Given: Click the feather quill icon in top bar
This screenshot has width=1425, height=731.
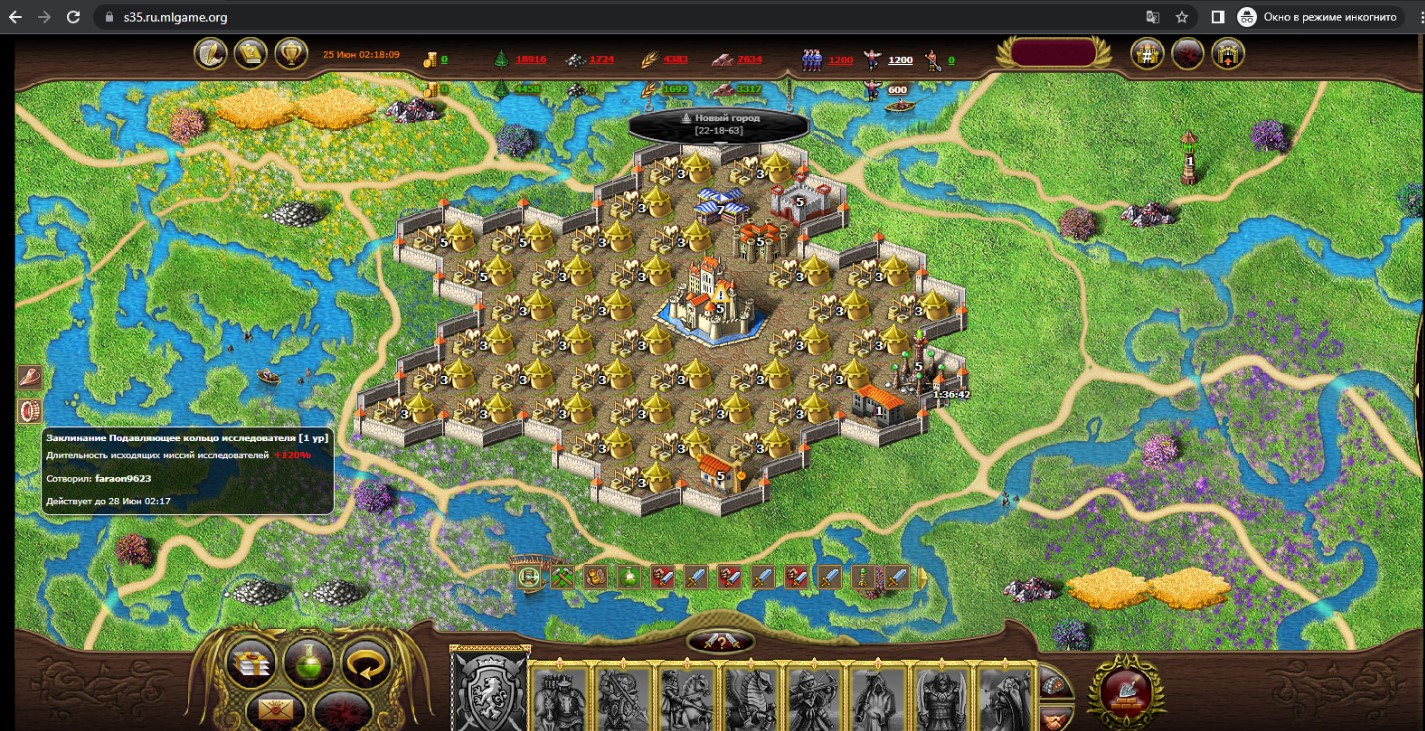Looking at the screenshot, I should pos(211,53).
